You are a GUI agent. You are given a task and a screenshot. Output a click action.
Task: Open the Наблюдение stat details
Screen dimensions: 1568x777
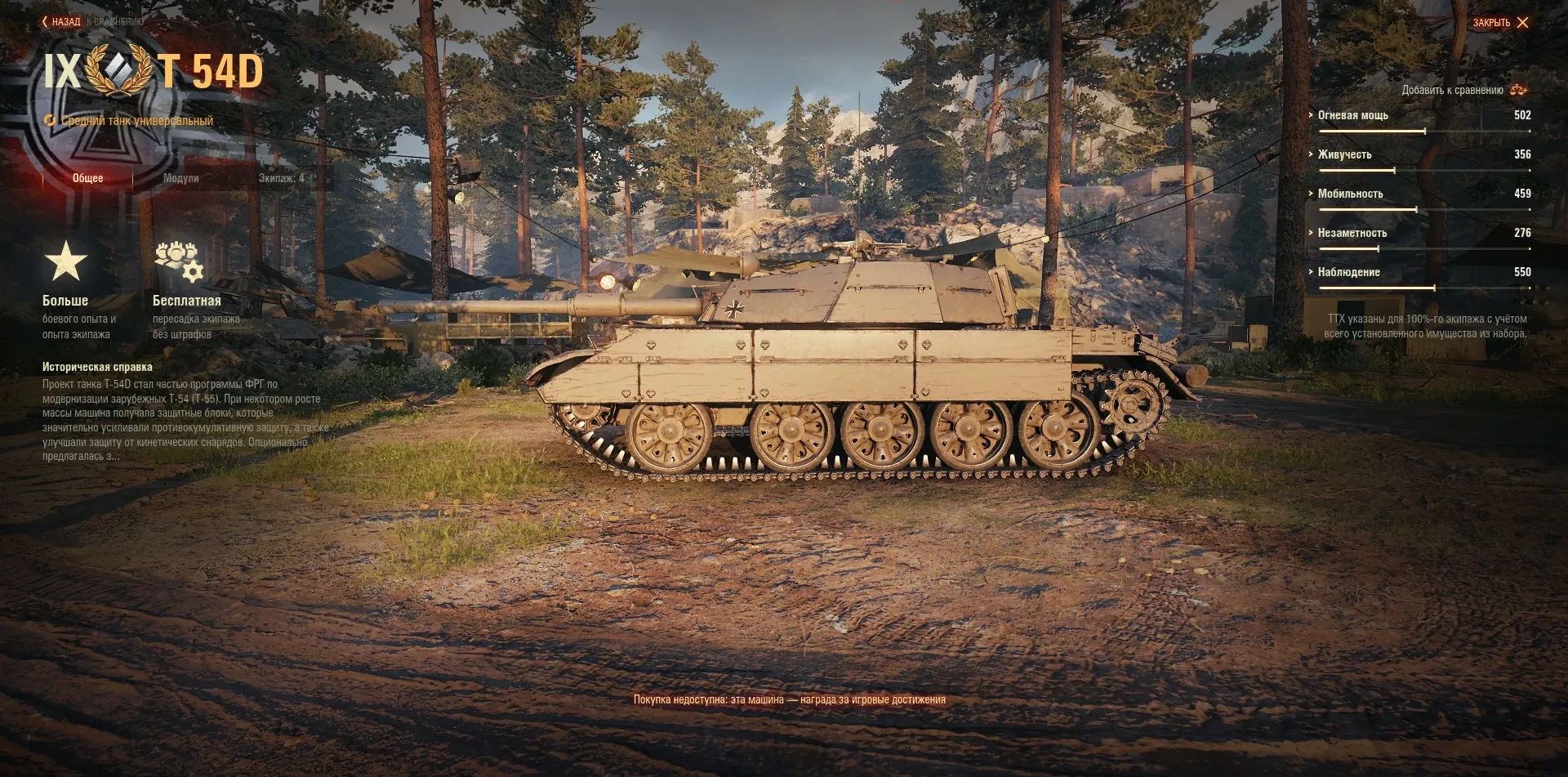pyautogui.click(x=1348, y=272)
